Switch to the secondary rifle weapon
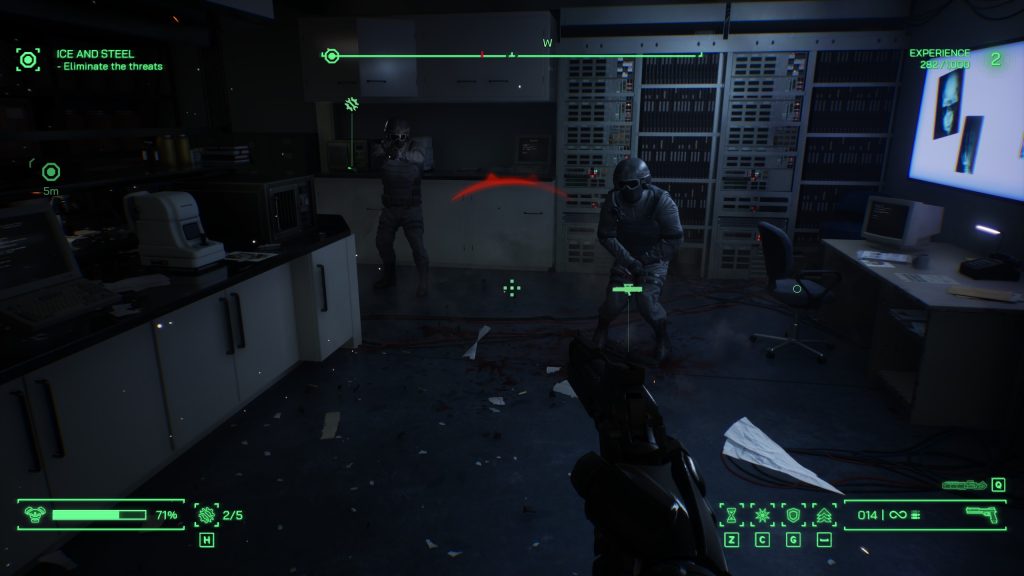Screen dimensions: 1024x576 964,485
